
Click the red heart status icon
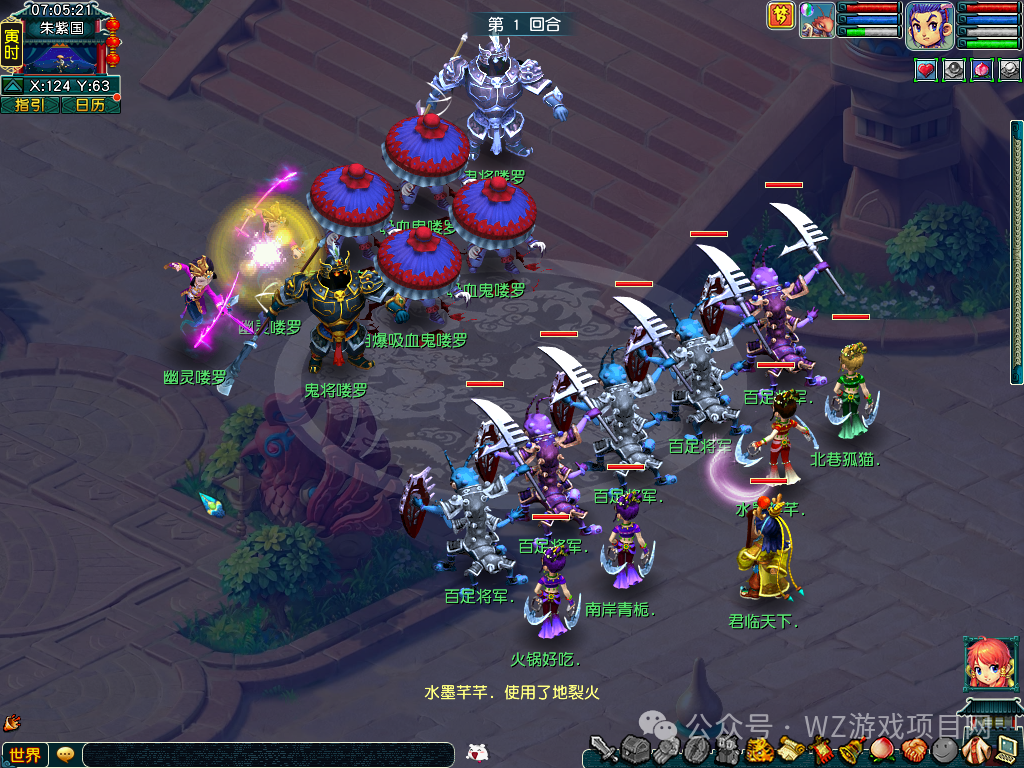tap(926, 70)
